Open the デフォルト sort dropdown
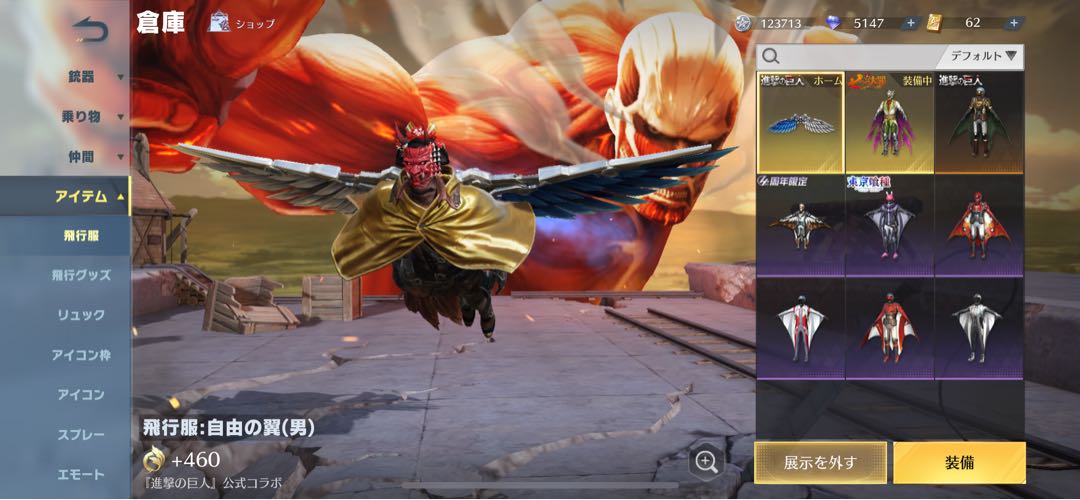This screenshot has width=1080, height=500. [x=983, y=57]
